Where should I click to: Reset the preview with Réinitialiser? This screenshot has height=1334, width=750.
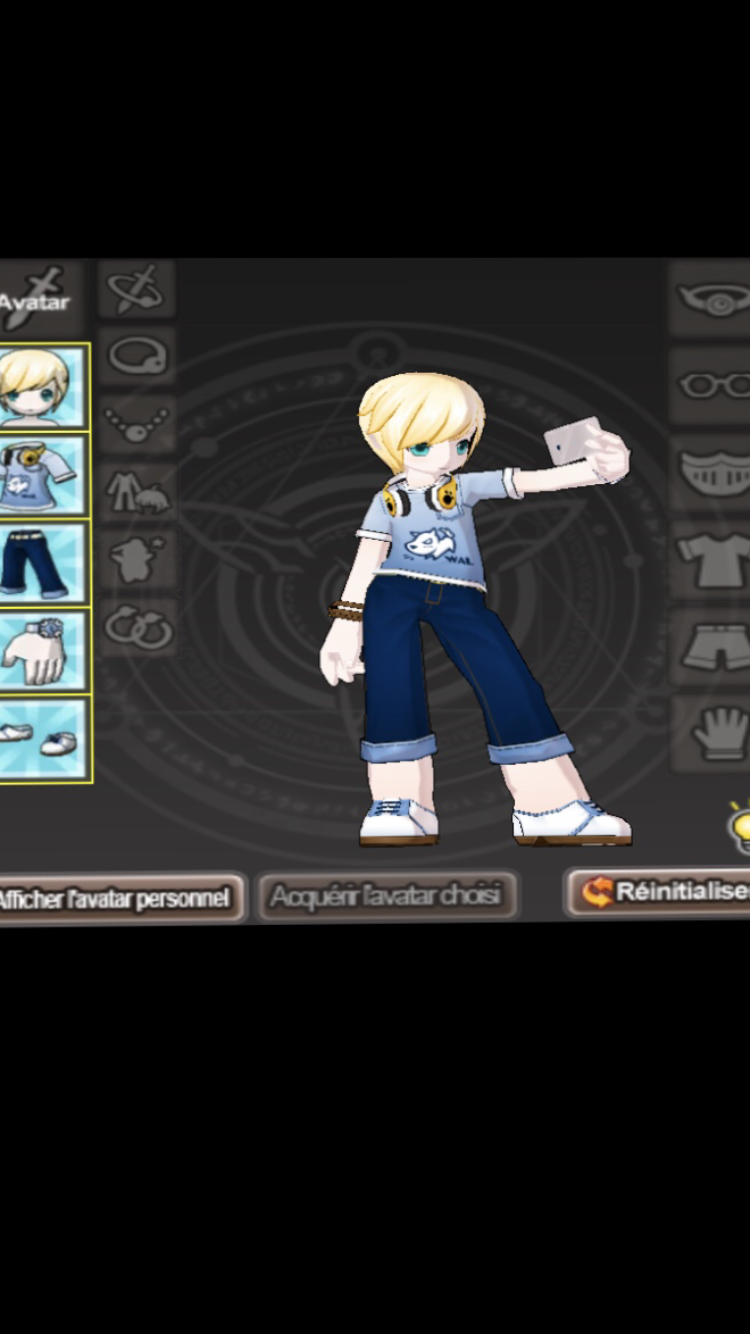661,892
